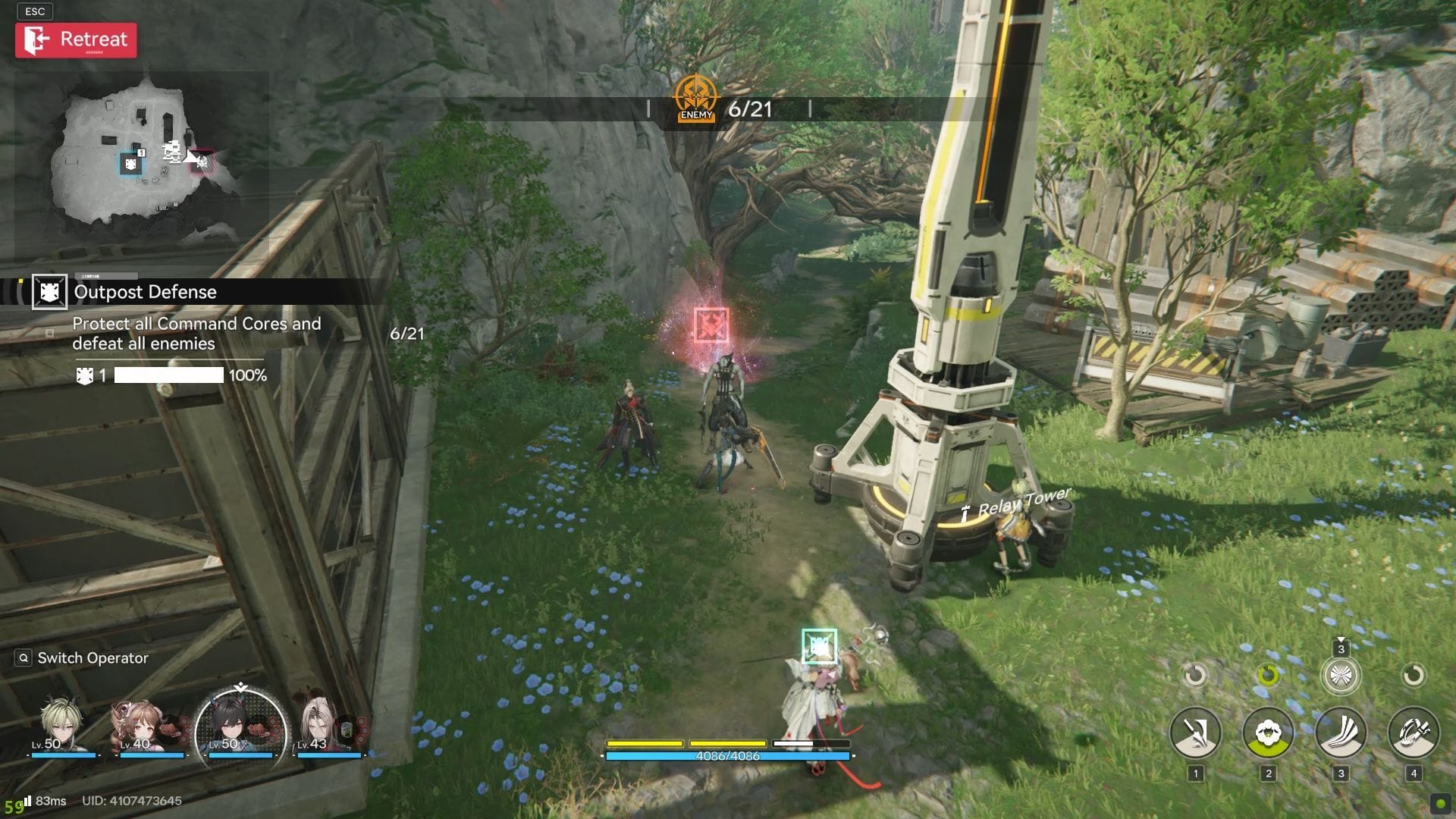Click the green recording indicator overlay
The height and width of the screenshot is (819, 1456).
point(1440,804)
